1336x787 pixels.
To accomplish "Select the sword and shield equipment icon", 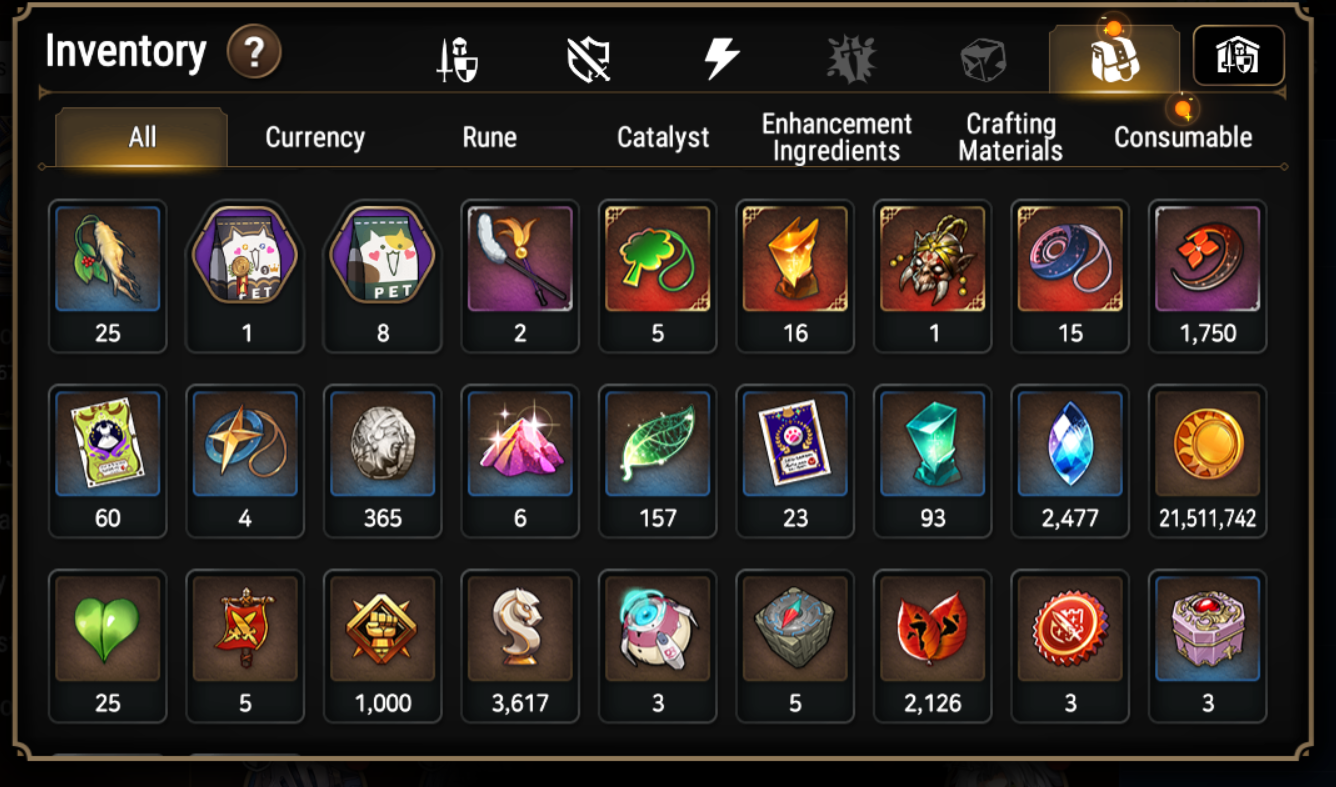I will [x=458, y=60].
